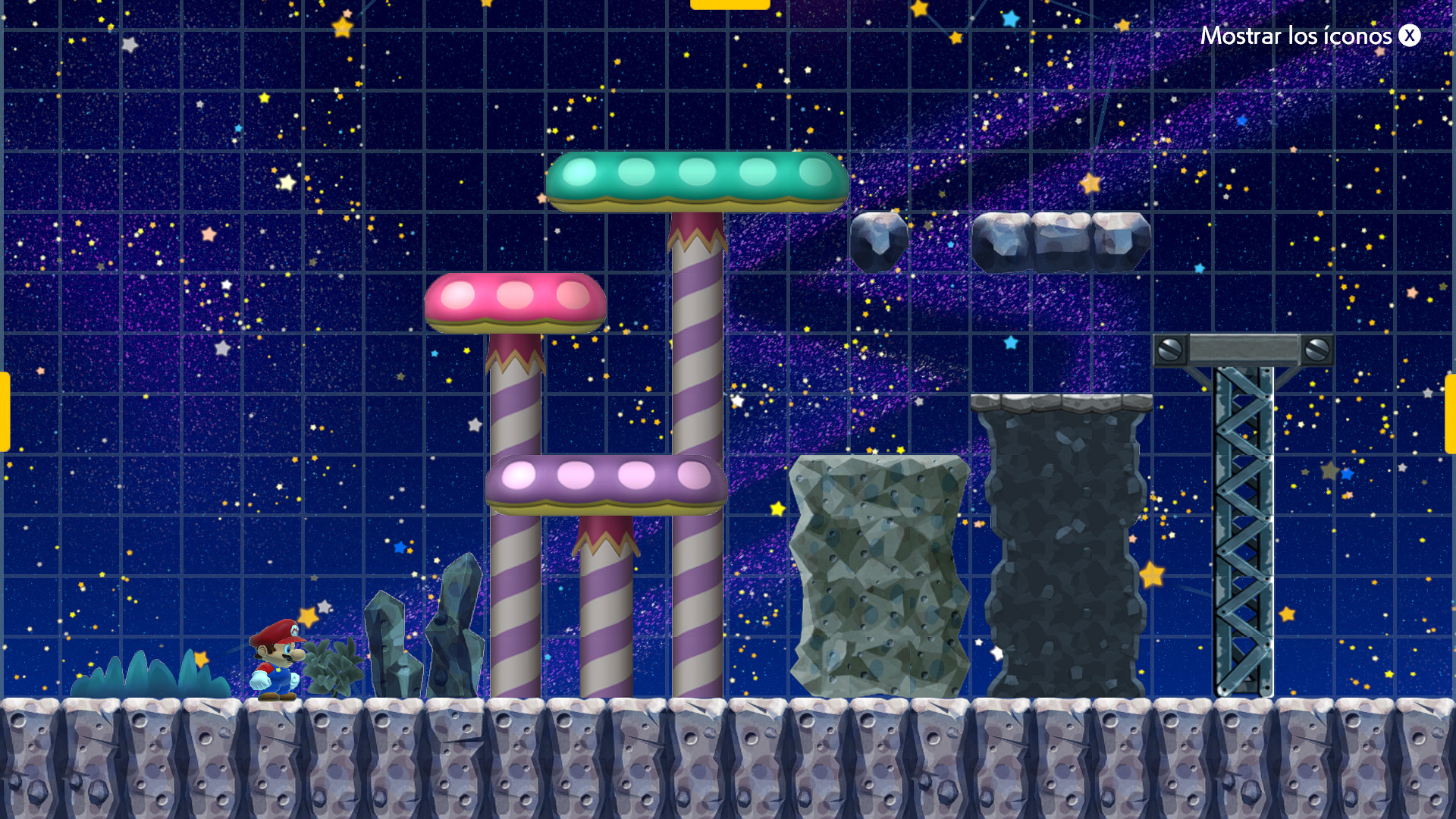Select the pink mushroom platform
Viewport: 1456px width, 819px height.
click(516, 303)
